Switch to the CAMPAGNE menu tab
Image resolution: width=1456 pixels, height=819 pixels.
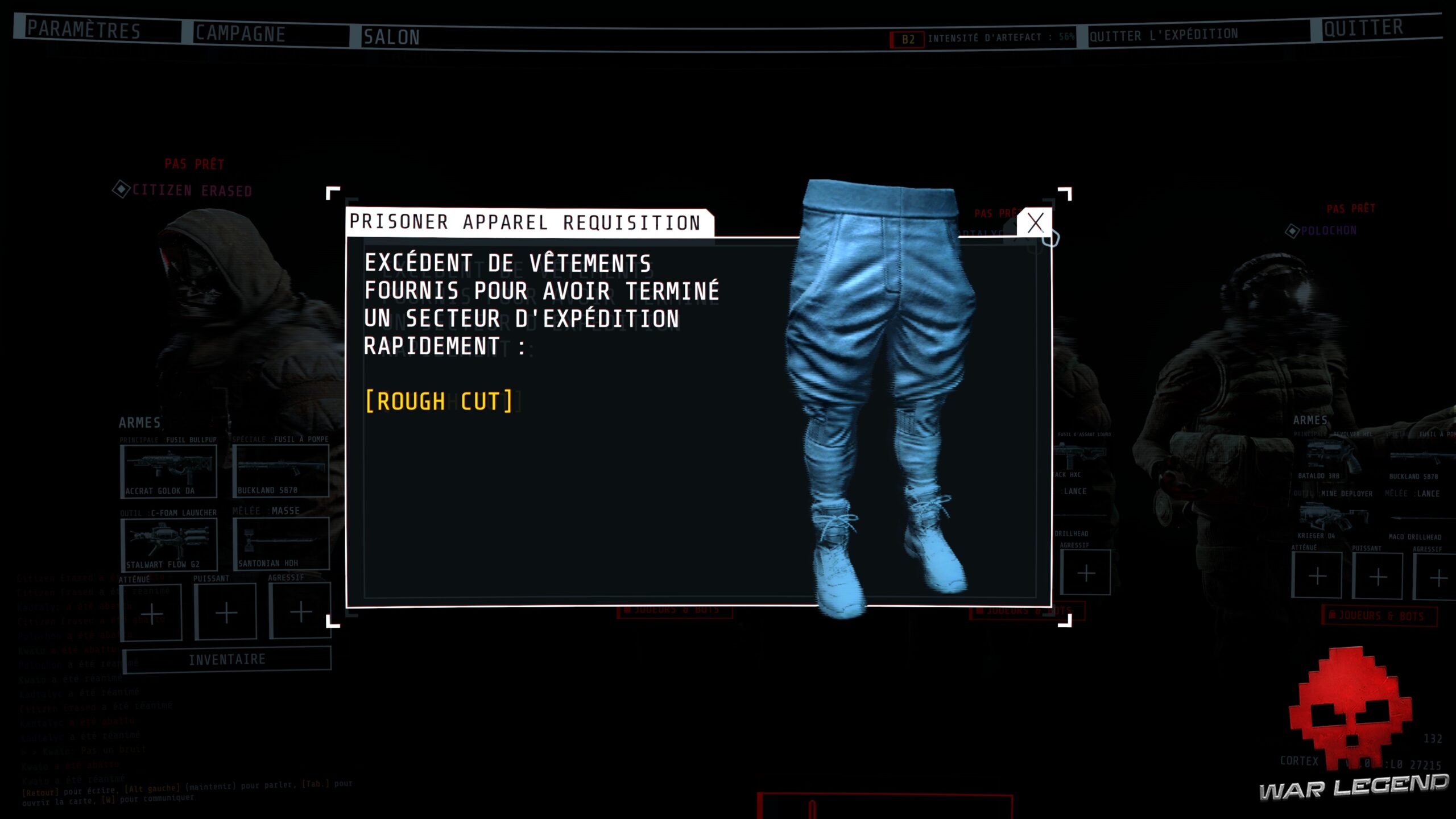point(240,33)
